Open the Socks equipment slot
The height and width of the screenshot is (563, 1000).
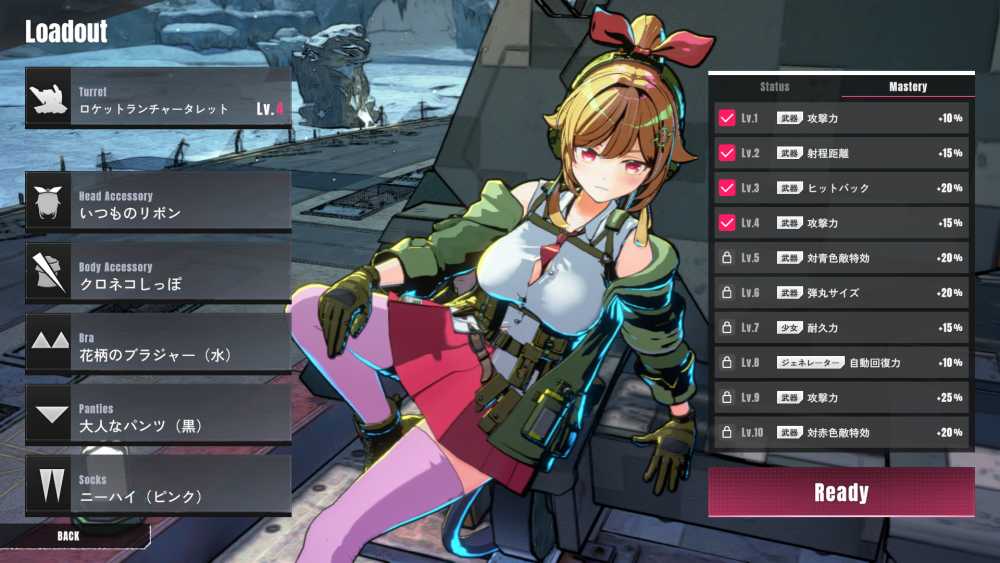(158, 487)
